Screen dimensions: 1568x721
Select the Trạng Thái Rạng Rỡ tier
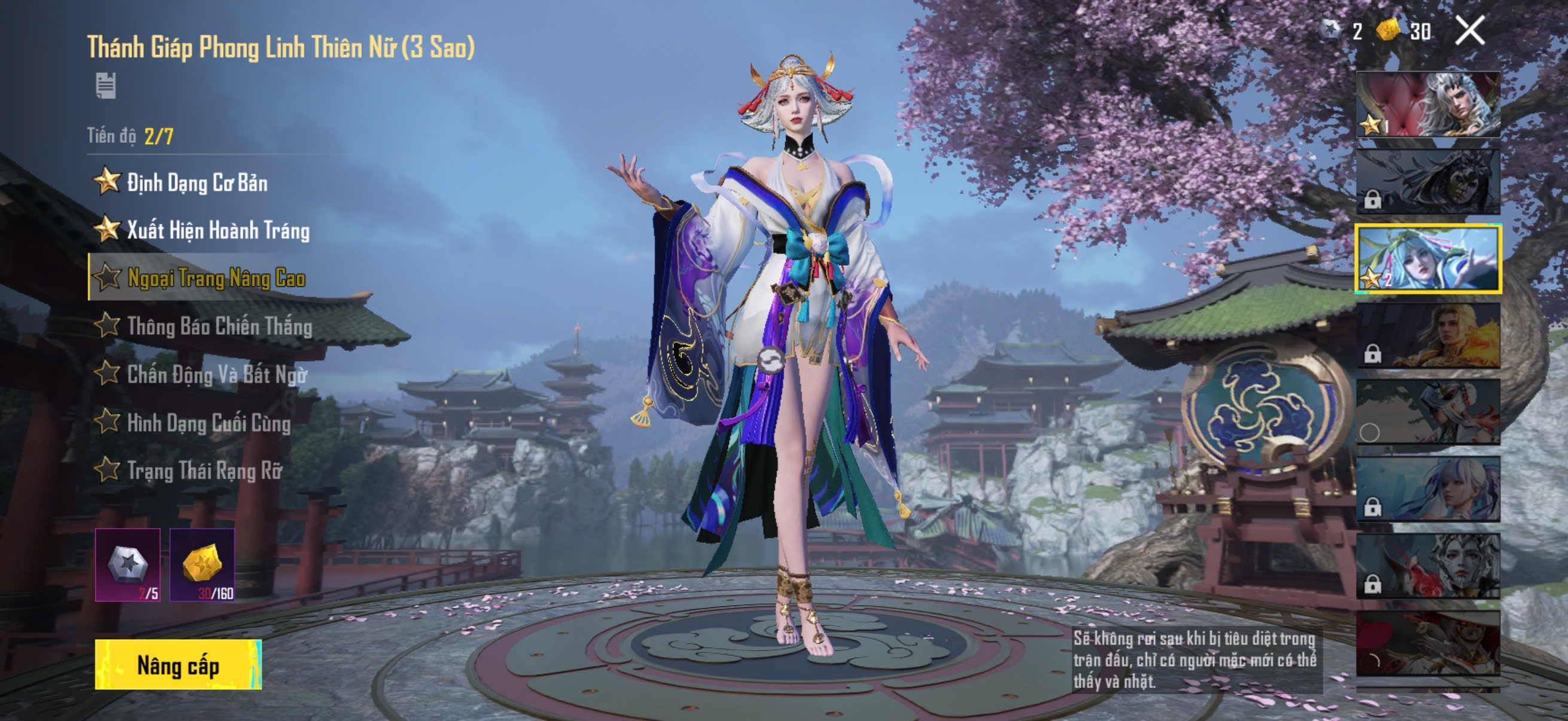tap(204, 471)
